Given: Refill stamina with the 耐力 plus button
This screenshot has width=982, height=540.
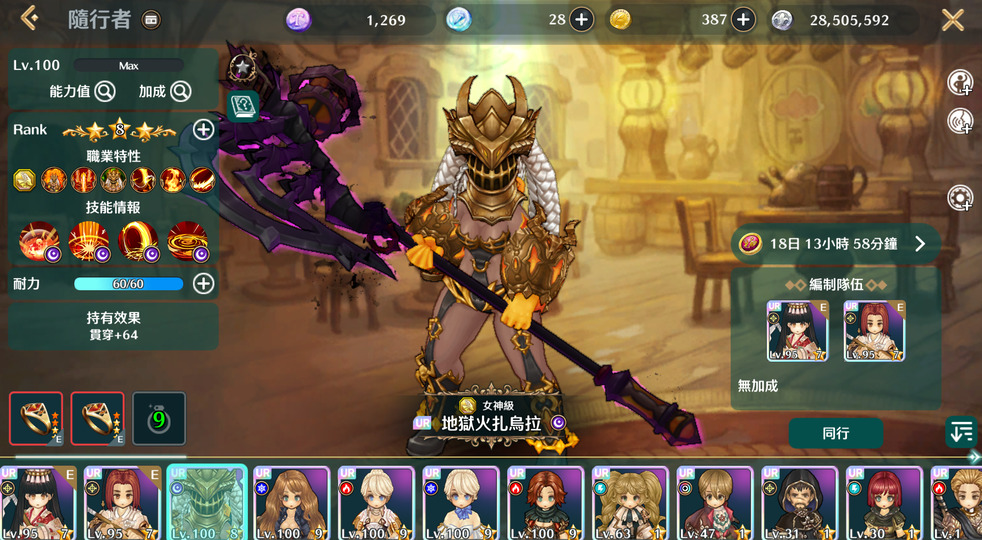Looking at the screenshot, I should pos(203,284).
